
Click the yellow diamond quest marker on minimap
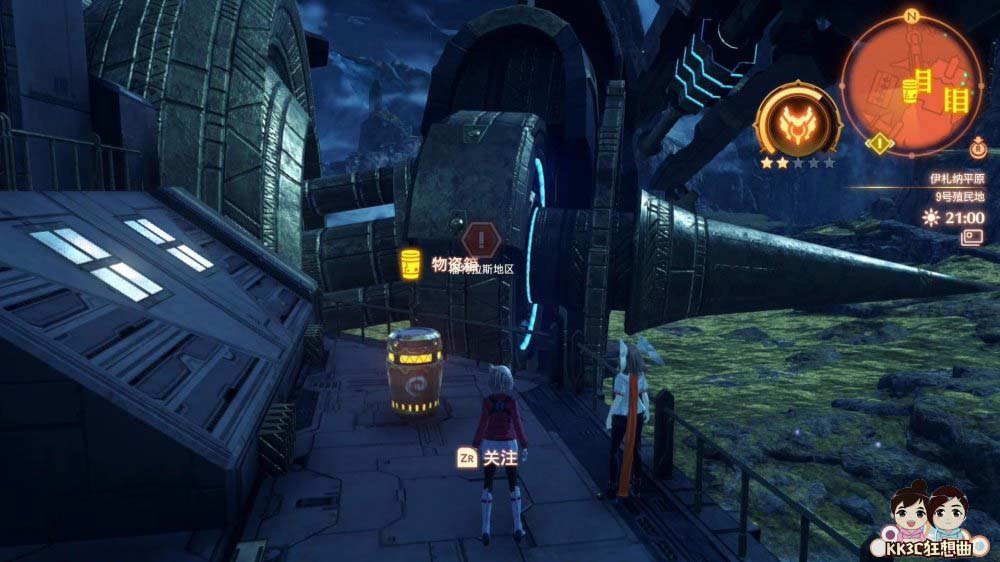tap(878, 143)
